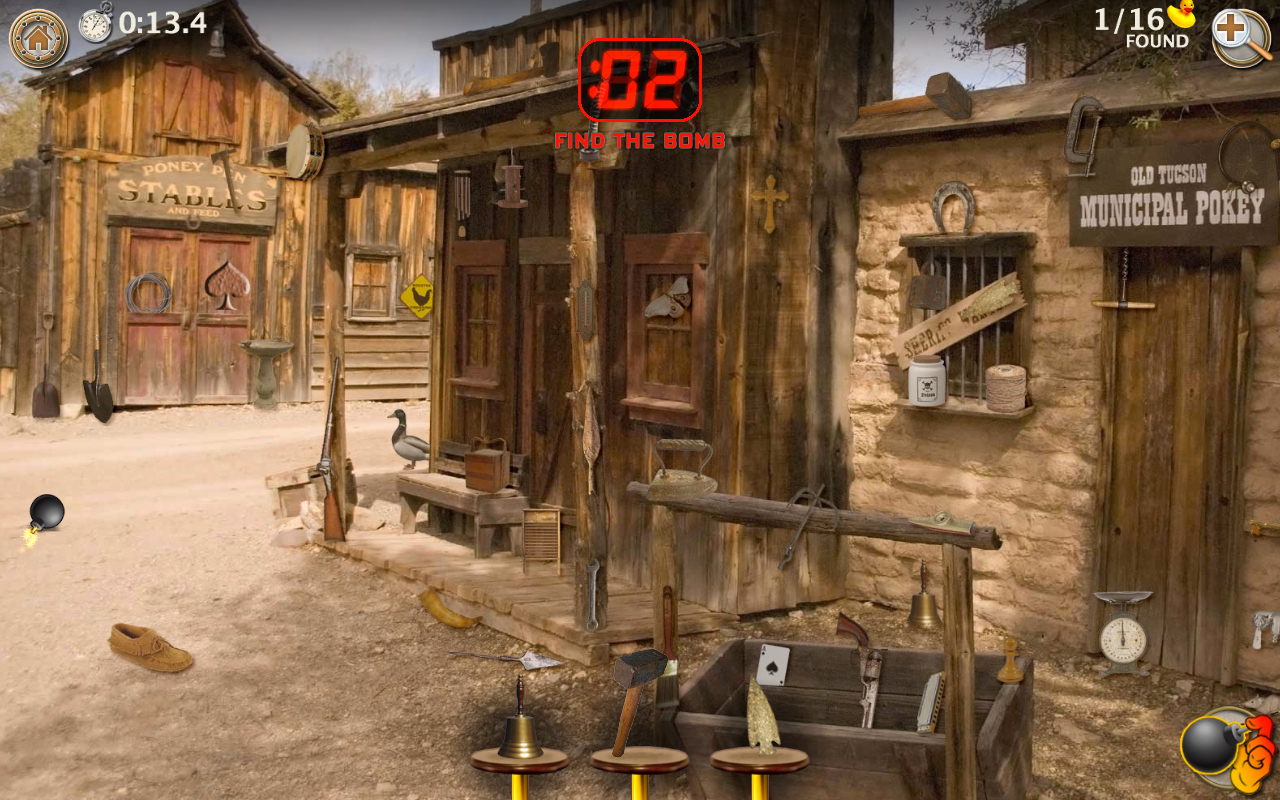Click the stopwatch beside the elapsed time
This screenshot has width=1280, height=800.
coord(94,24)
